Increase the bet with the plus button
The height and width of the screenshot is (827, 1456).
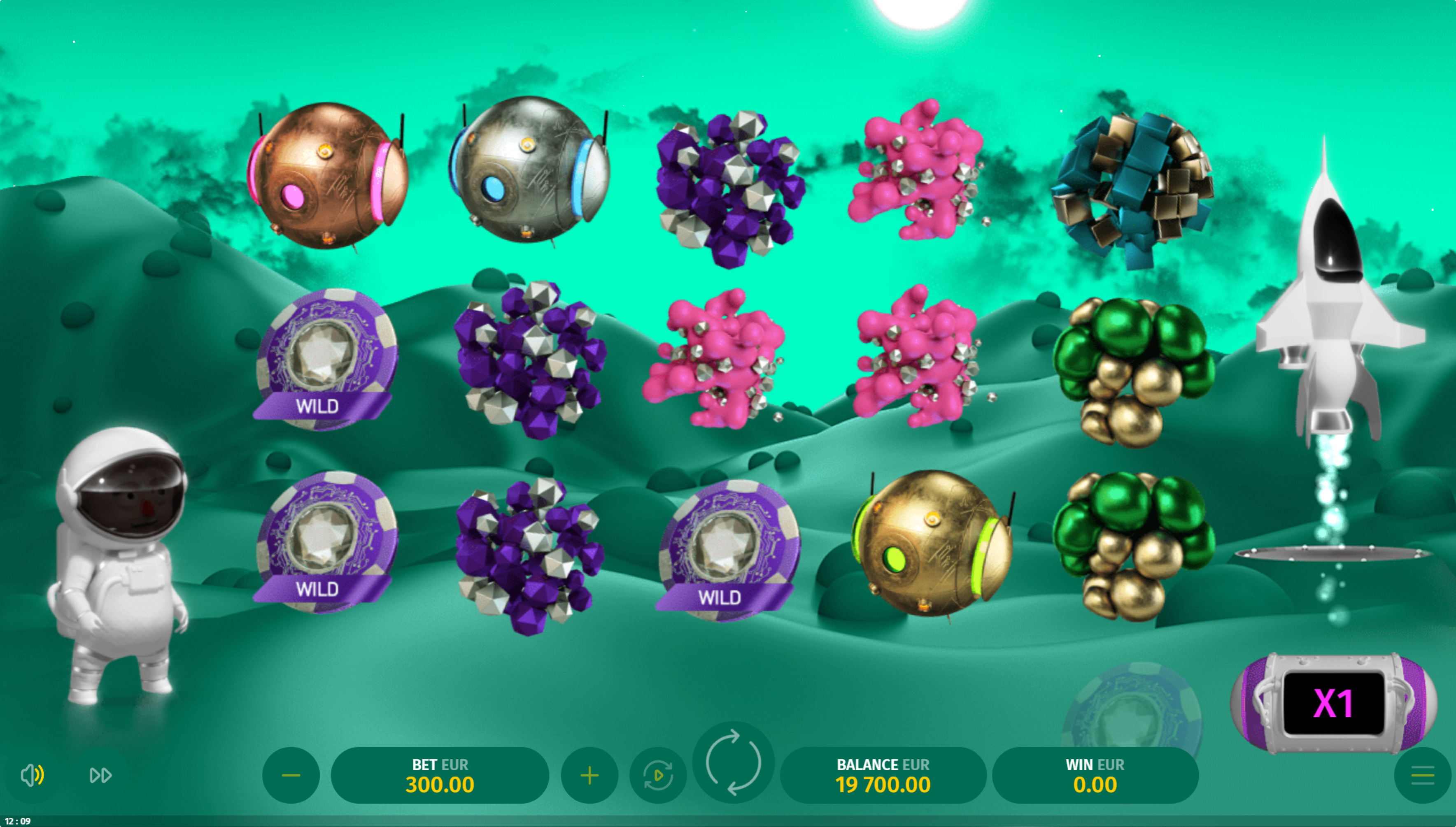(x=589, y=775)
